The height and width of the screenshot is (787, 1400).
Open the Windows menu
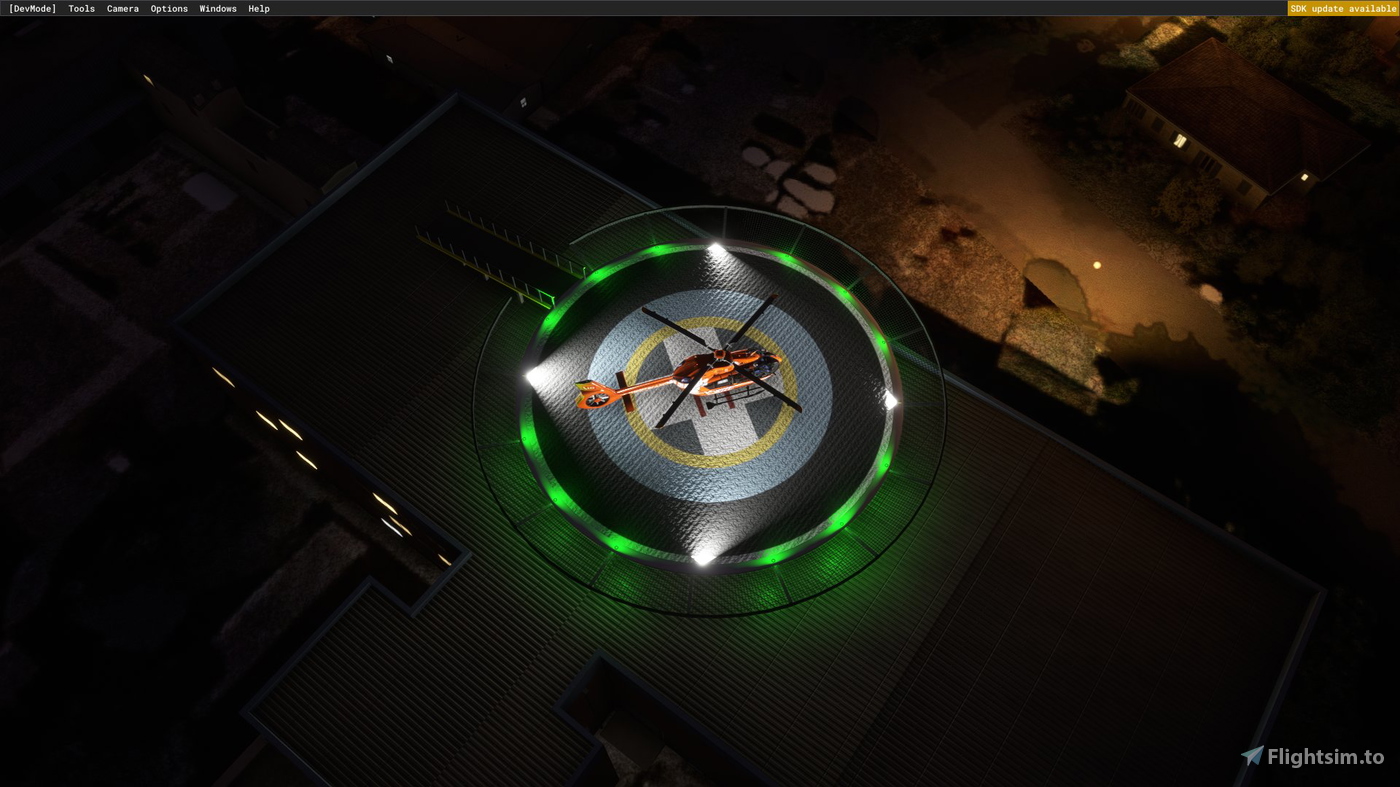pos(217,8)
